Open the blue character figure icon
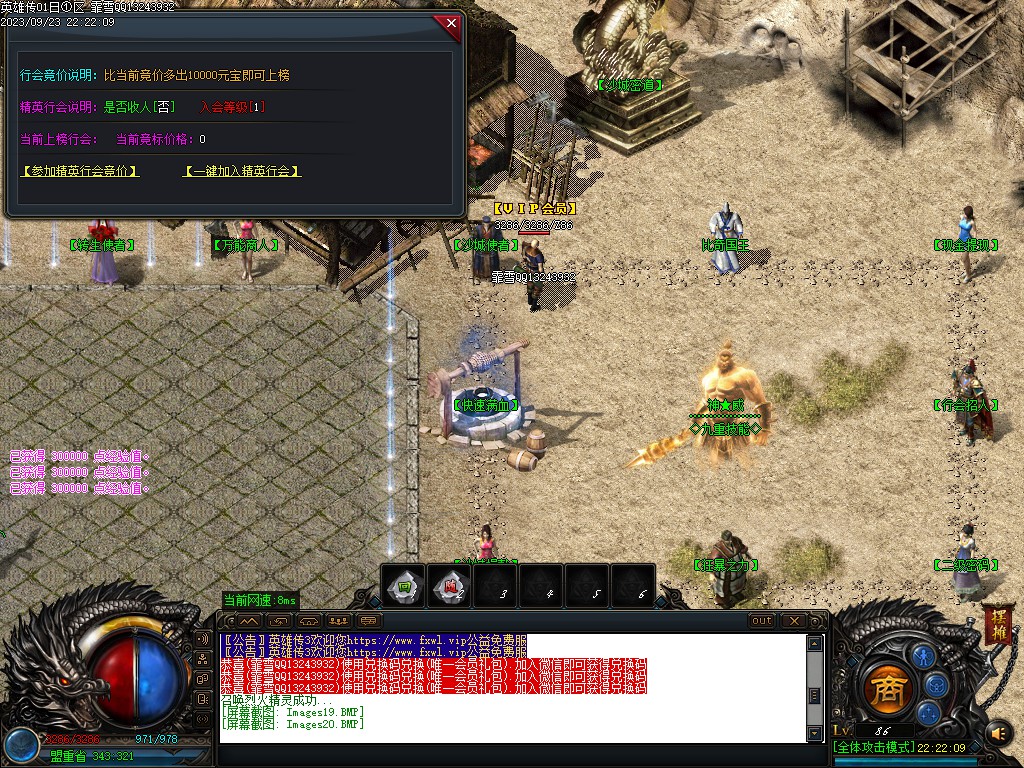The height and width of the screenshot is (768, 1024). pos(923,657)
